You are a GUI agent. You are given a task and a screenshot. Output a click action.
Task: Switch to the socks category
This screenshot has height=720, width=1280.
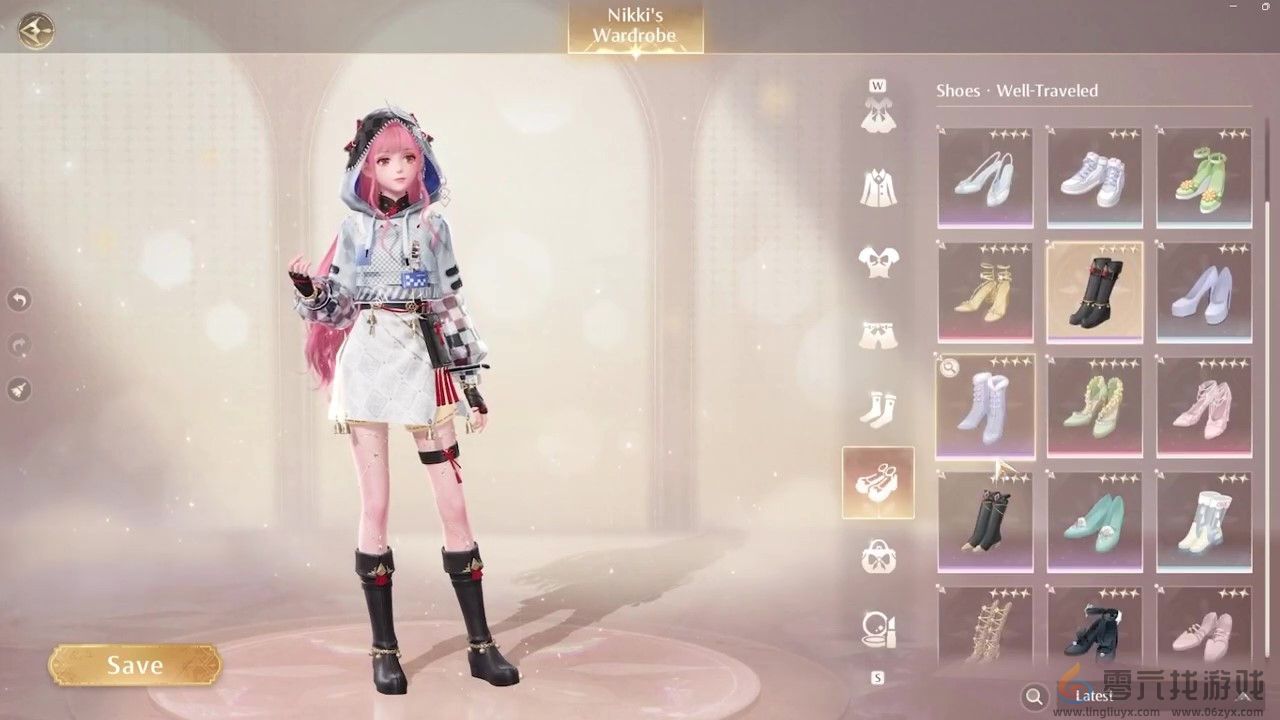point(878,408)
